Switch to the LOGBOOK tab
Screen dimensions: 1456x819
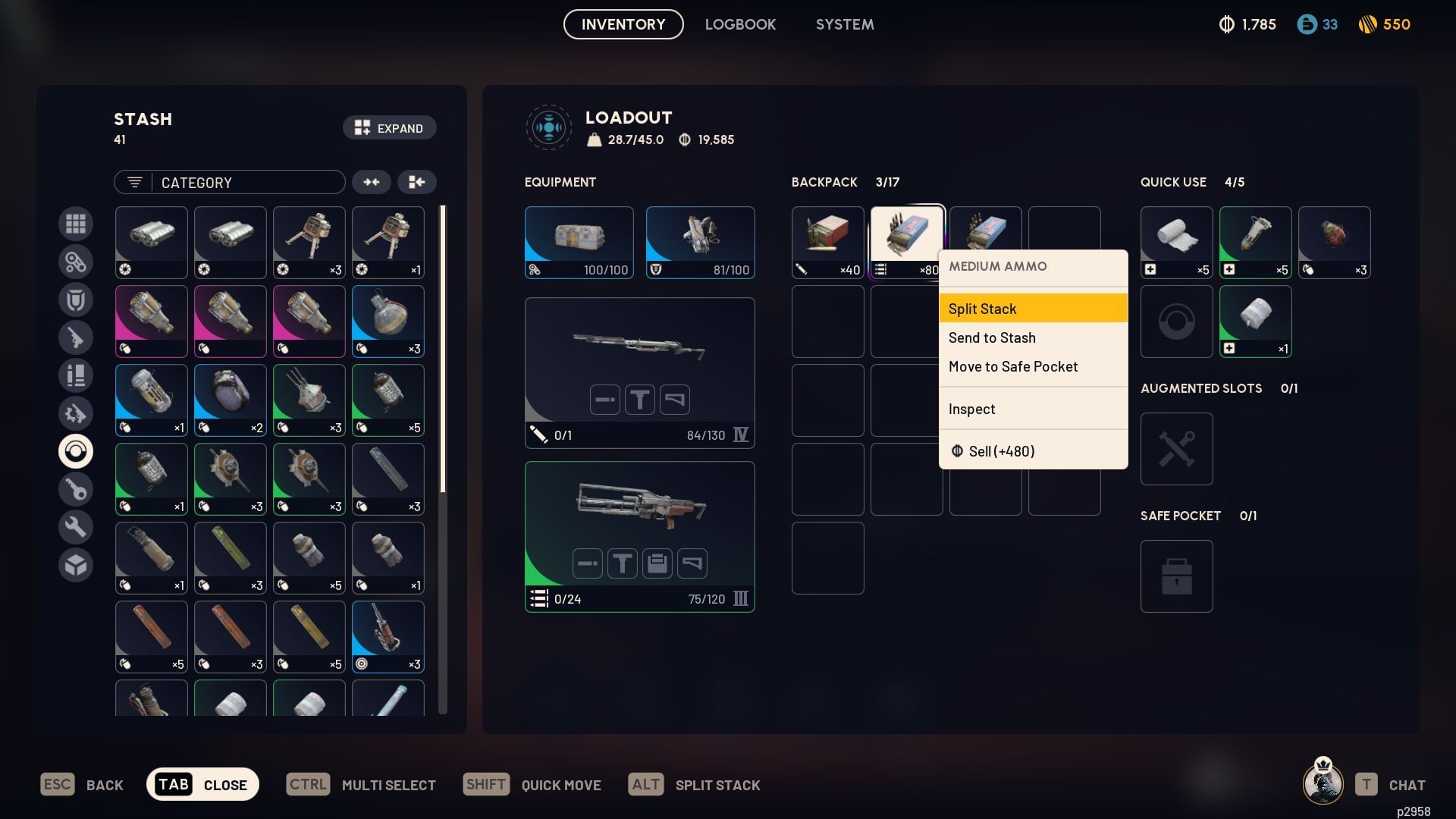coord(741,24)
